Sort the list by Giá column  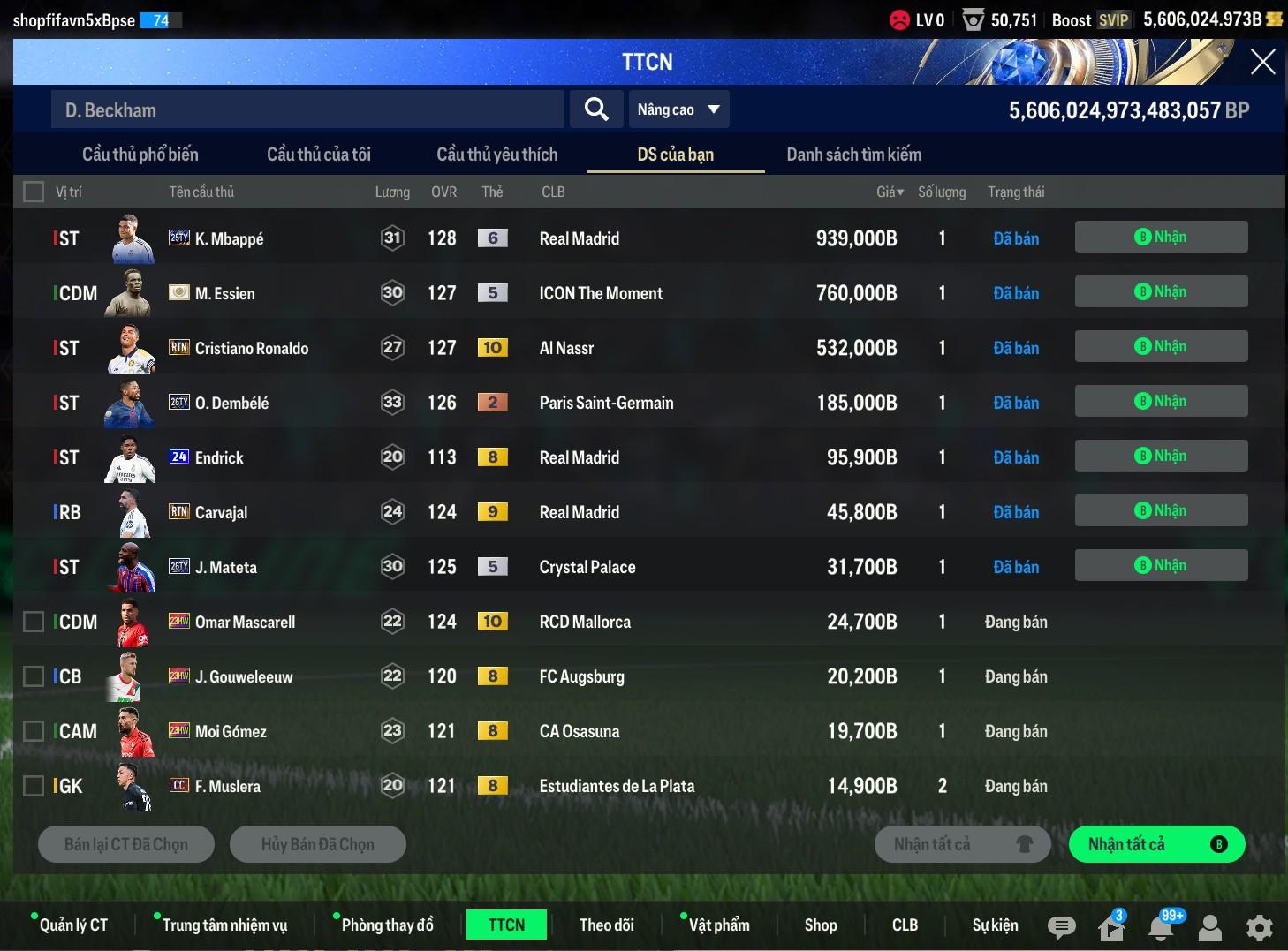890,192
